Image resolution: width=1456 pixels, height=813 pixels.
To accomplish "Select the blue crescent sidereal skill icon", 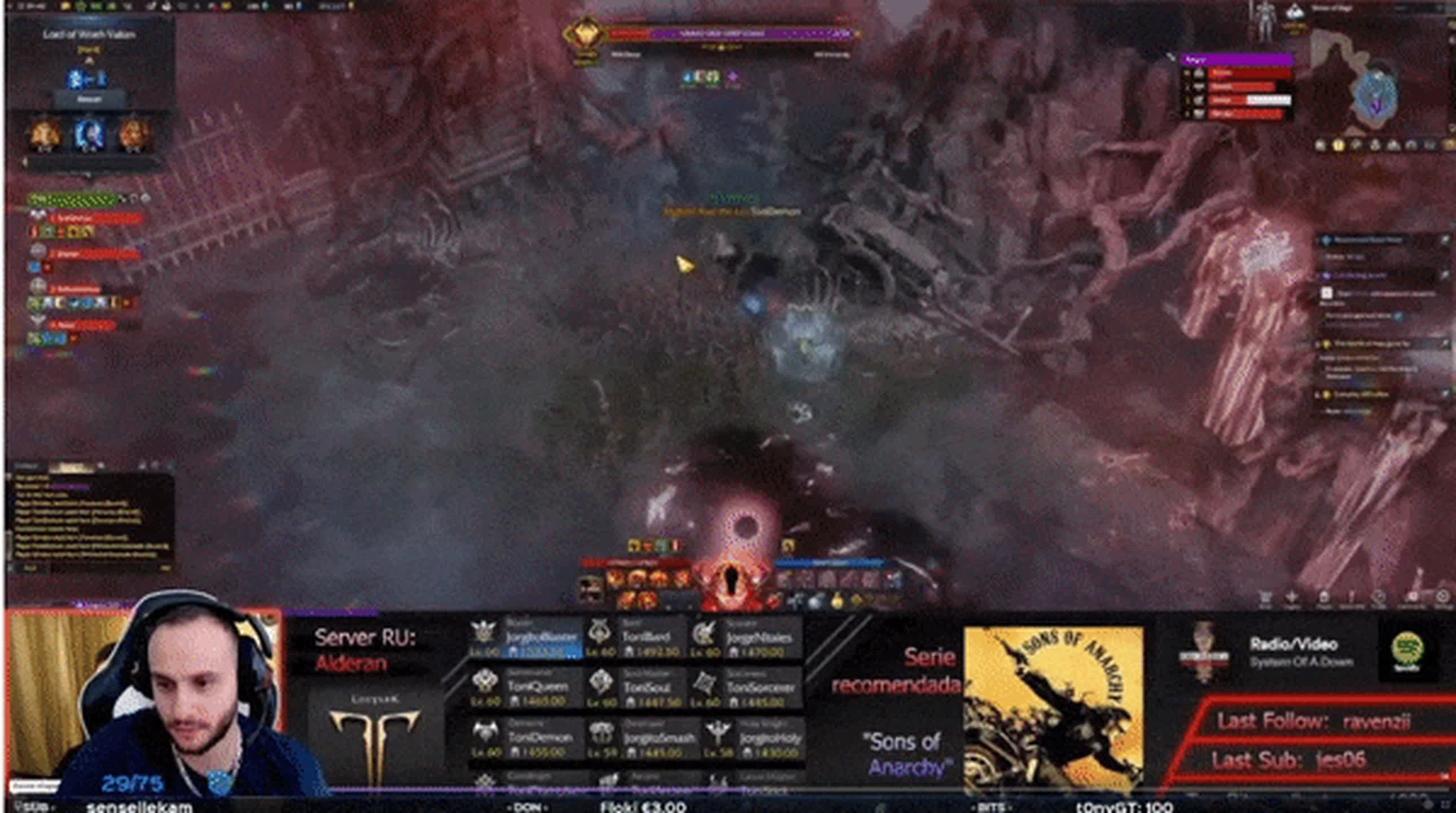I will pos(89,134).
